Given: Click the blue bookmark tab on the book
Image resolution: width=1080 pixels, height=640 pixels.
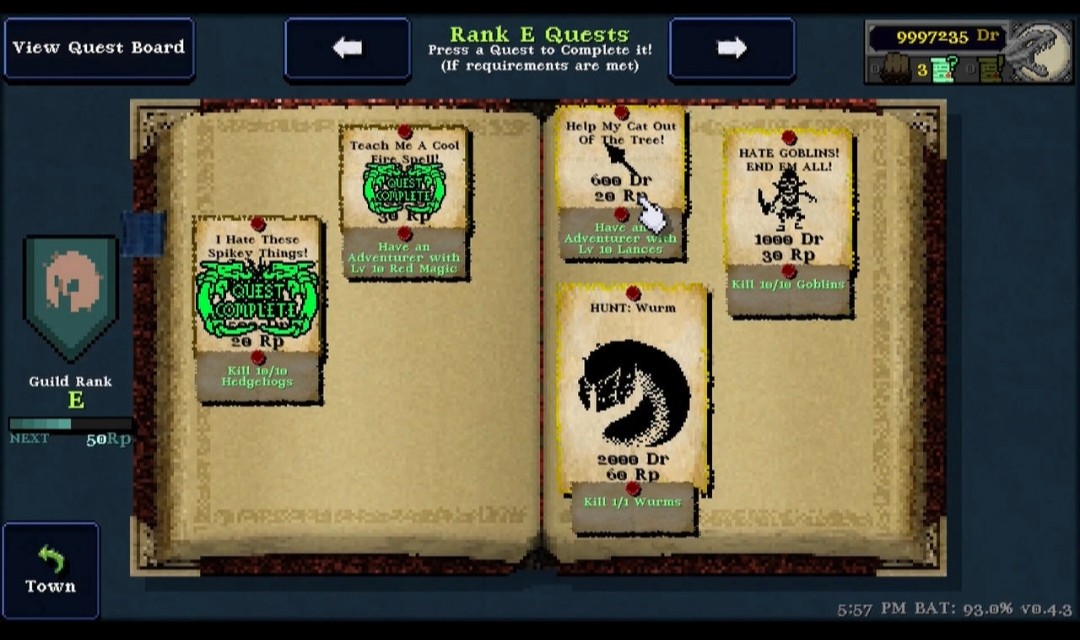Looking at the screenshot, I should [x=143, y=232].
